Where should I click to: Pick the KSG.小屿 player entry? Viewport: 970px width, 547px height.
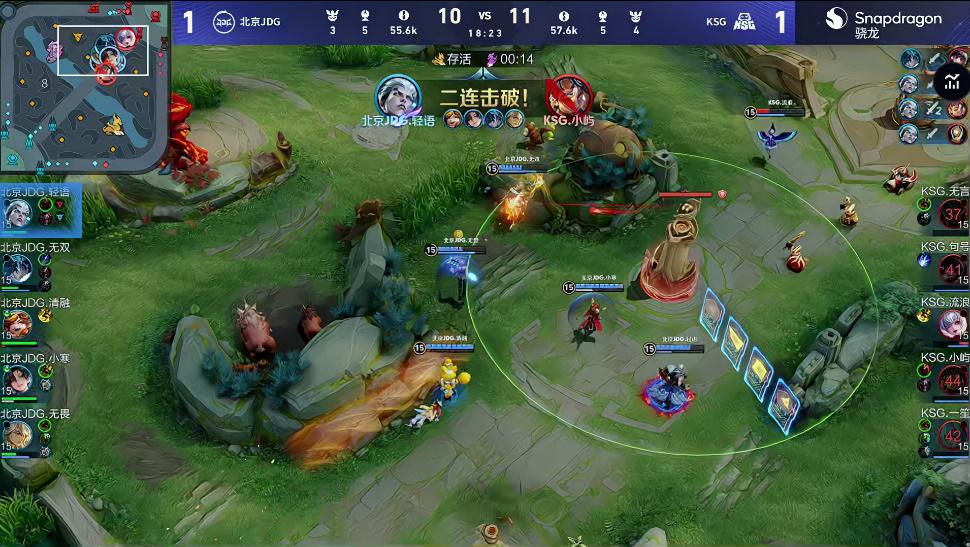pyautogui.click(x=952, y=380)
